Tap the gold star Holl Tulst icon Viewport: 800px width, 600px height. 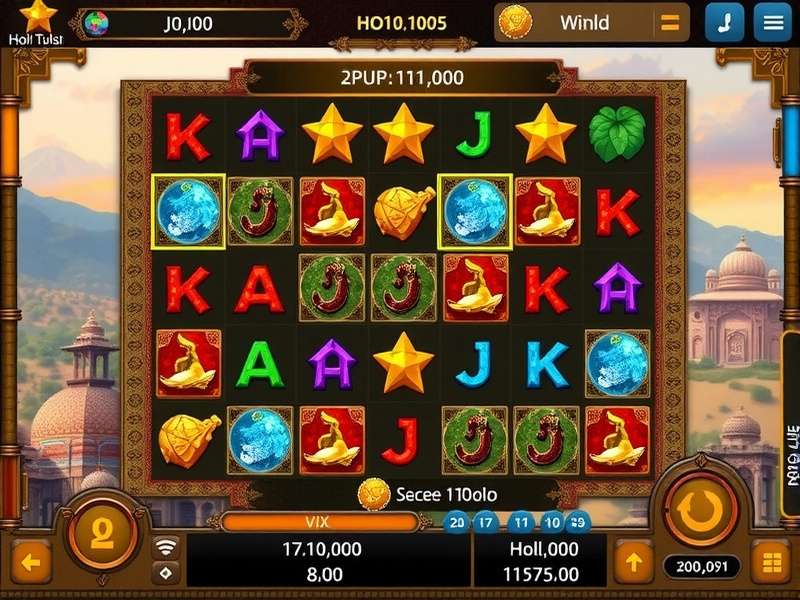click(38, 16)
